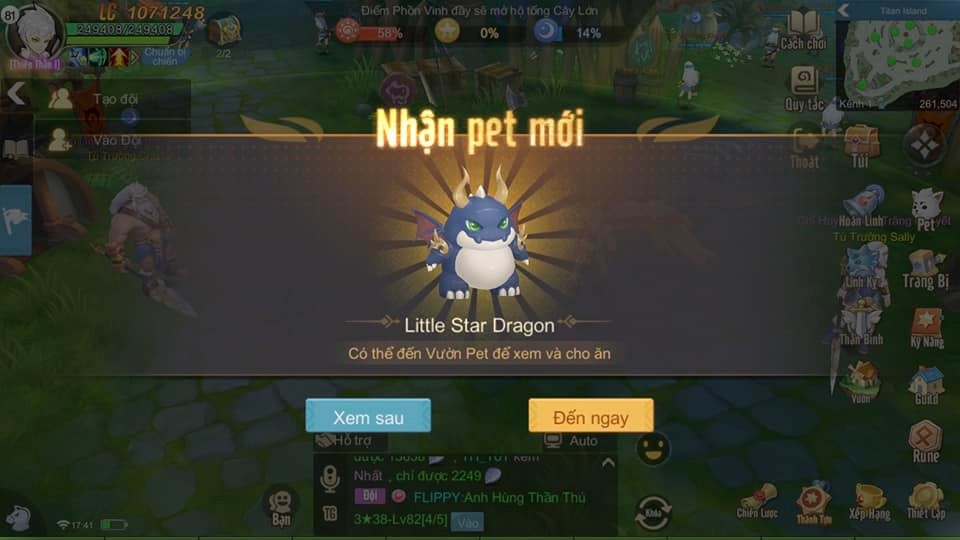Open the Vườn garden icon
Viewport: 960px width, 540px height.
pos(861,382)
